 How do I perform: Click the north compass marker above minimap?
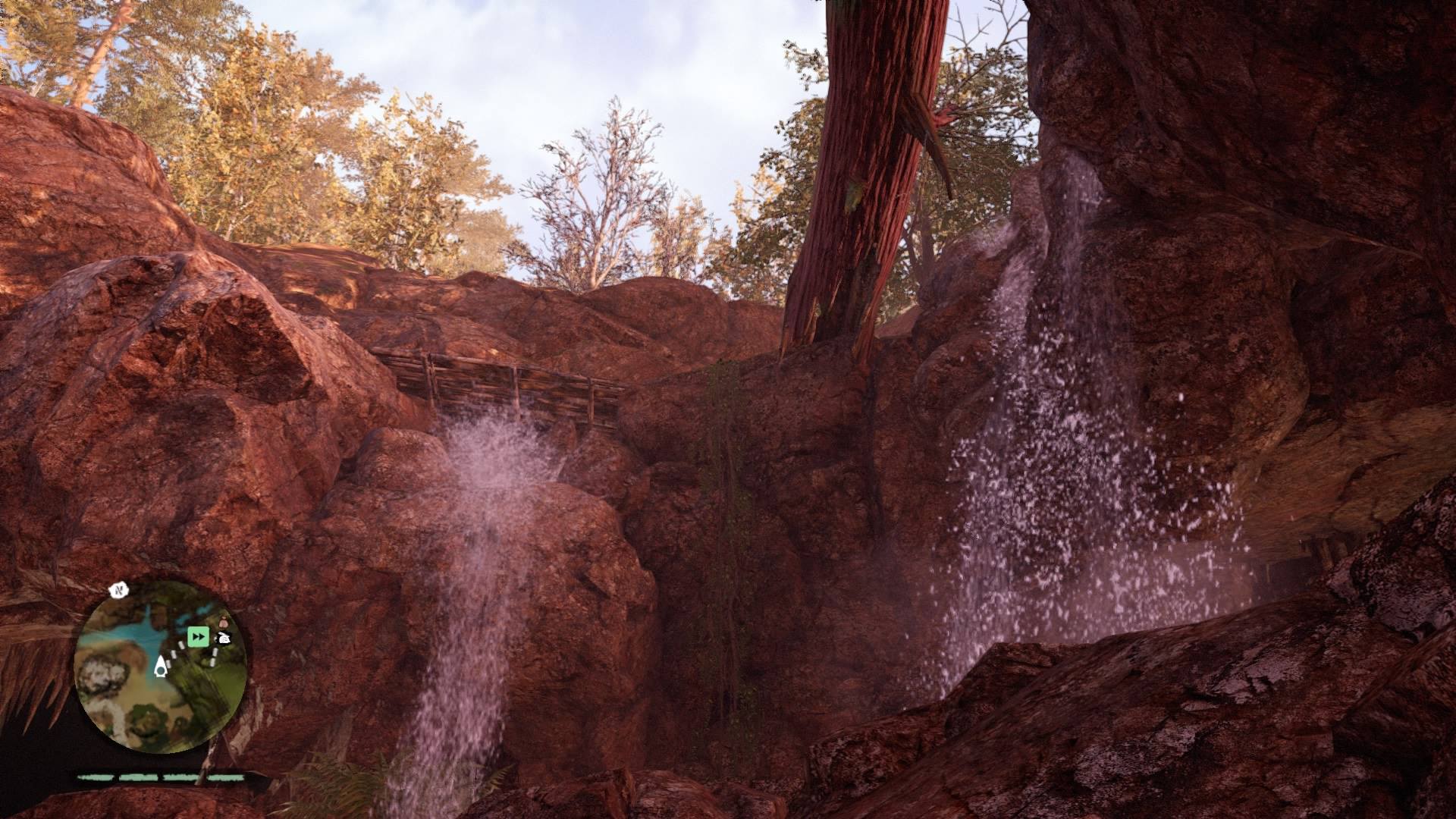[x=119, y=591]
